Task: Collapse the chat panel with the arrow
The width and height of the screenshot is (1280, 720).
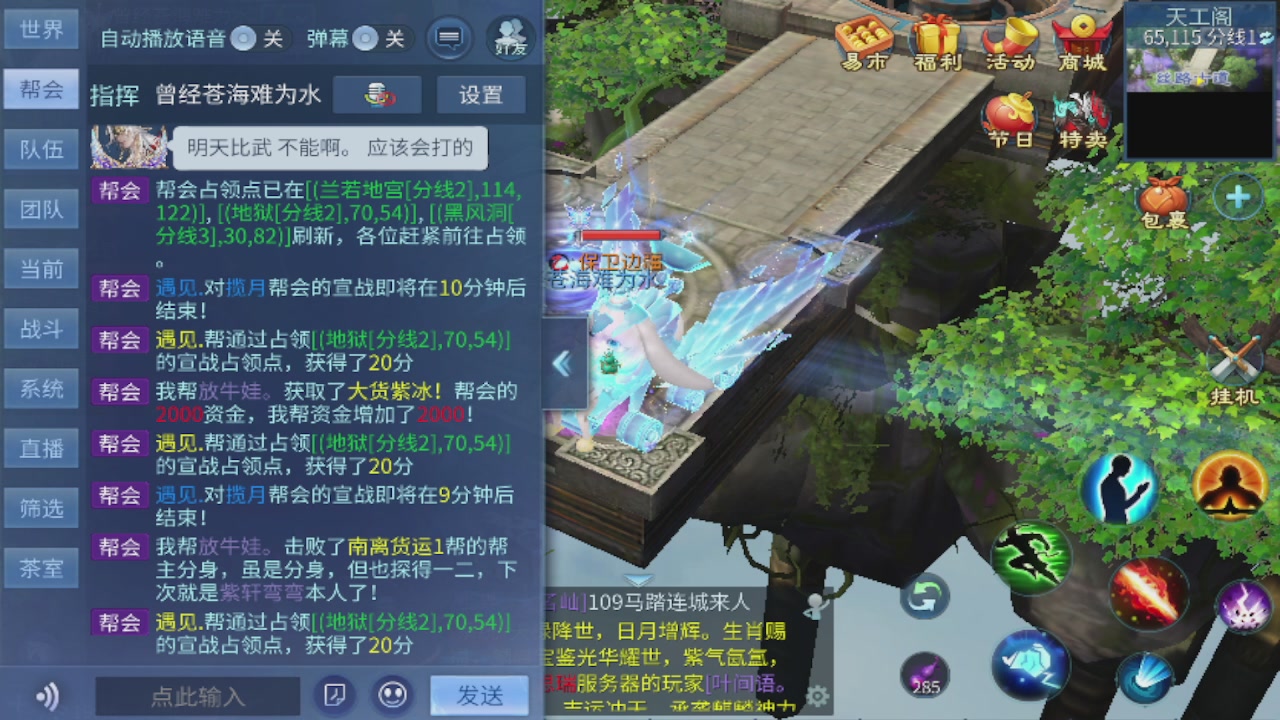Action: [561, 364]
